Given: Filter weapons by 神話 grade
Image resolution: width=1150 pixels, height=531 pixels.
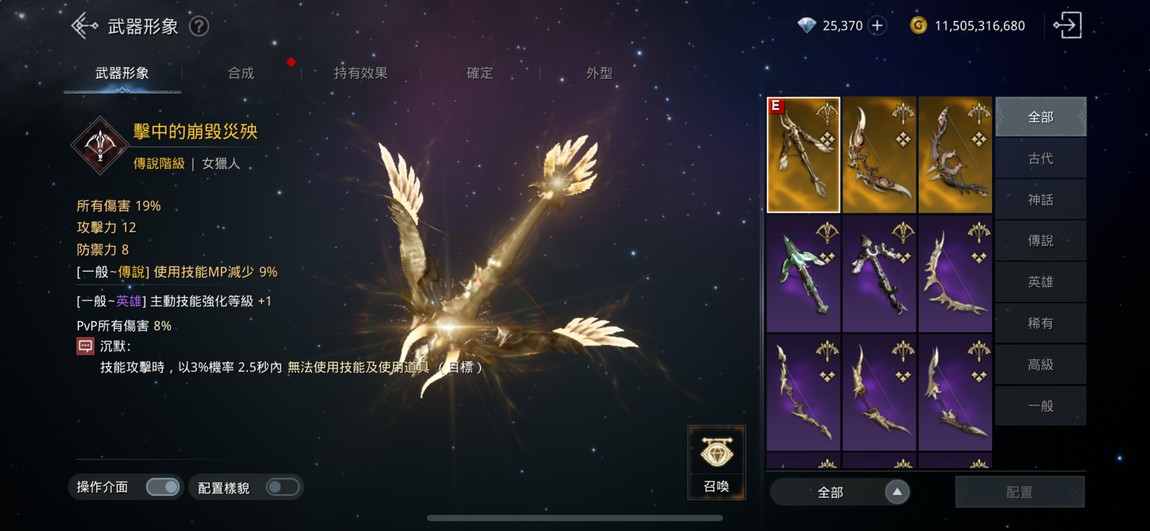Looking at the screenshot, I should 1040,199.
